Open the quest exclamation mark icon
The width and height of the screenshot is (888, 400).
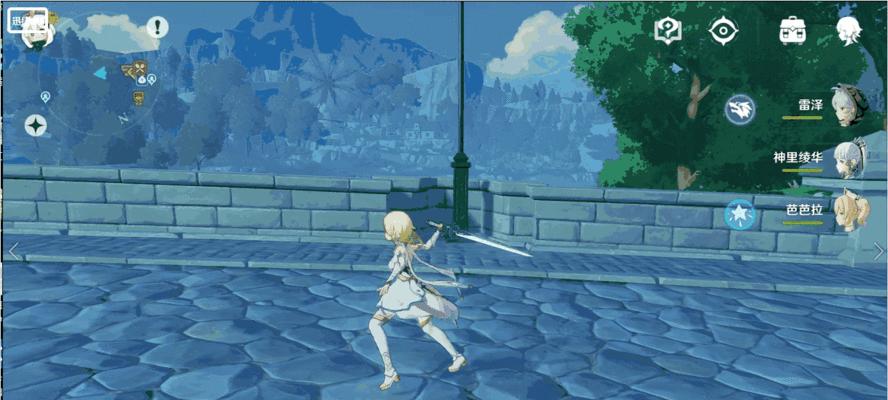(157, 27)
